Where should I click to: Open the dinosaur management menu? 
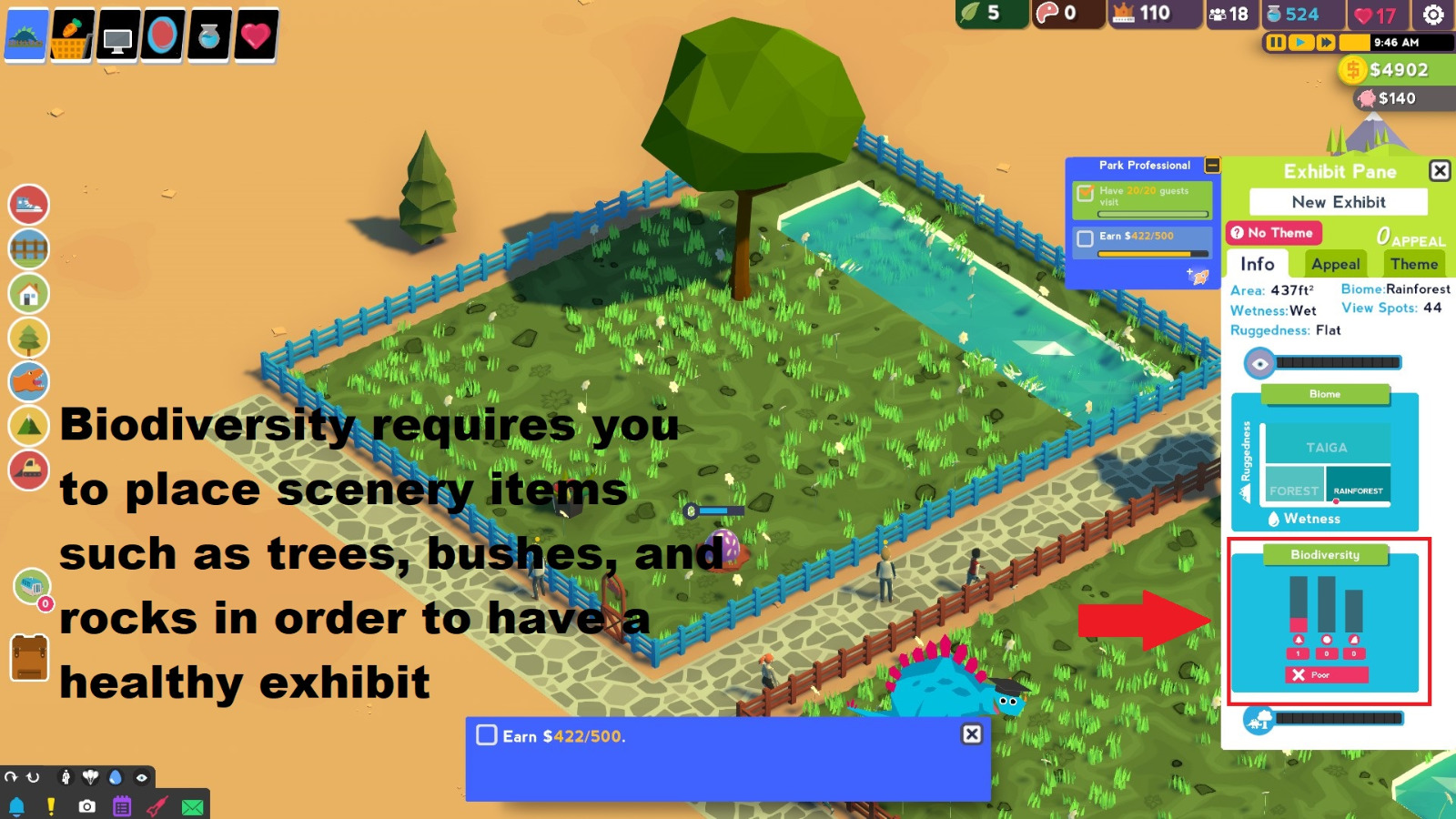tap(29, 380)
